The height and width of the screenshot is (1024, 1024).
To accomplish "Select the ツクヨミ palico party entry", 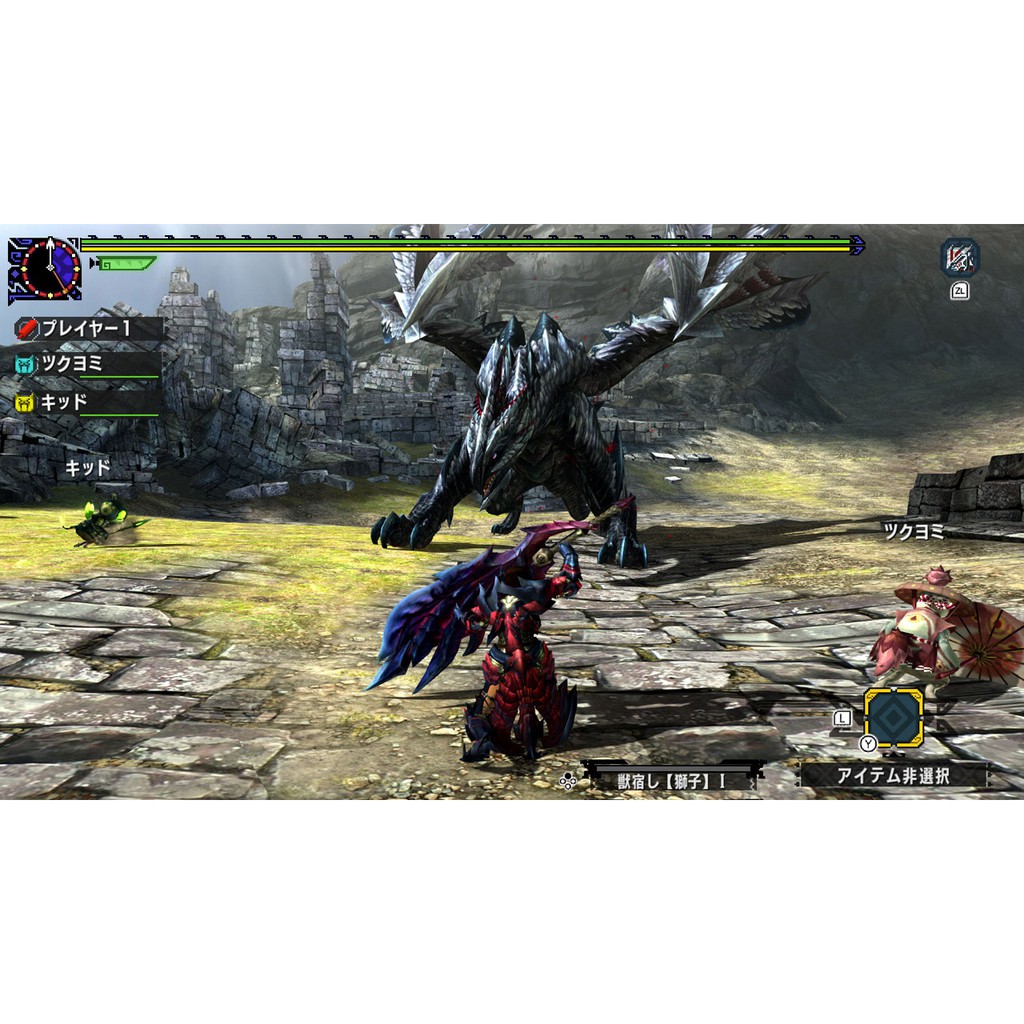I will [x=86, y=365].
